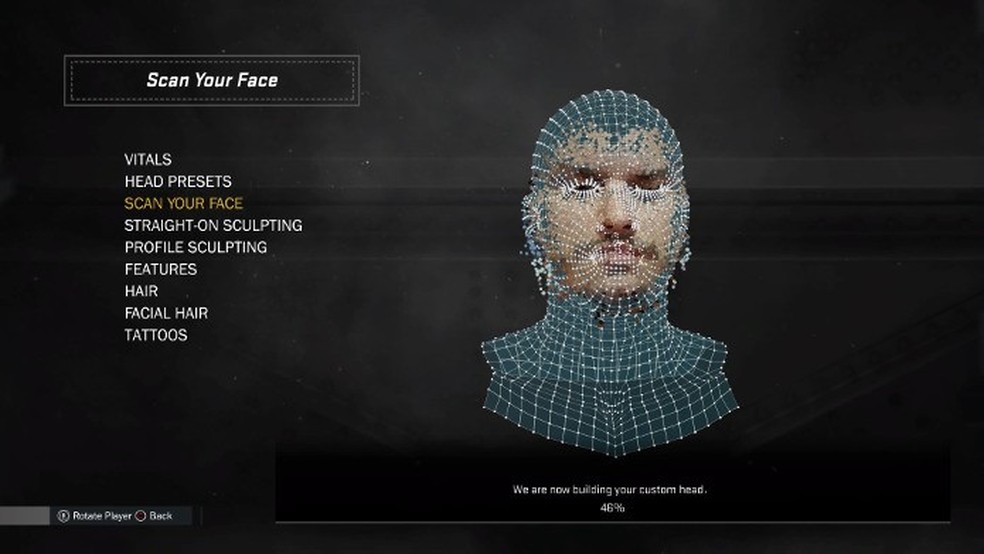Open the Vitals menu entry
Image resolution: width=984 pixels, height=554 pixels.
coord(148,160)
